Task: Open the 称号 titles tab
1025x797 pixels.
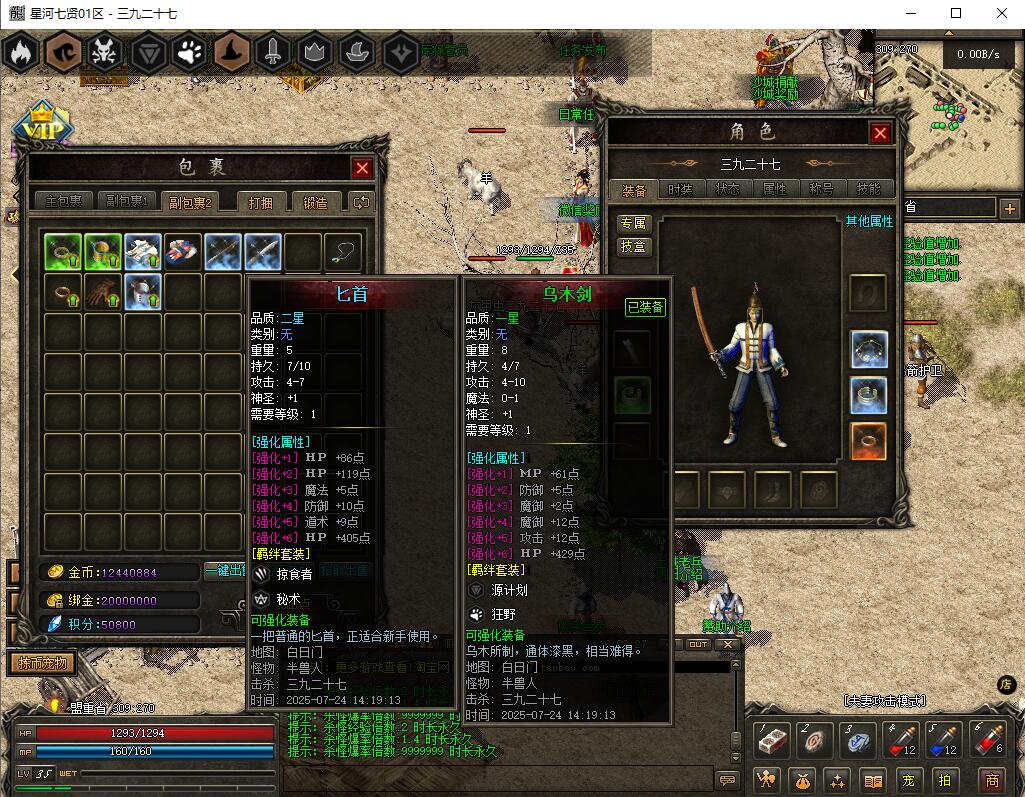Action: click(x=822, y=189)
